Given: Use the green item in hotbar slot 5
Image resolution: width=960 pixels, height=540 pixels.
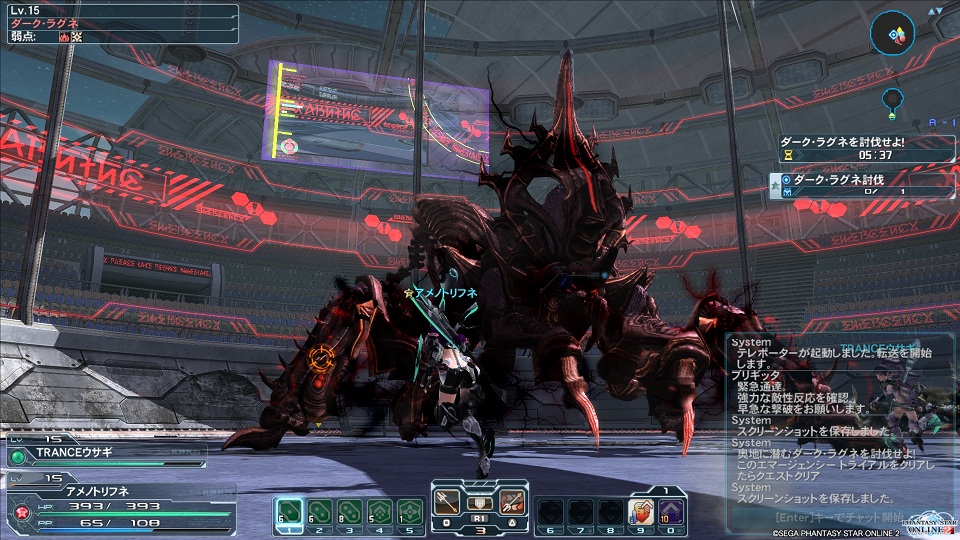Looking at the screenshot, I should [408, 511].
